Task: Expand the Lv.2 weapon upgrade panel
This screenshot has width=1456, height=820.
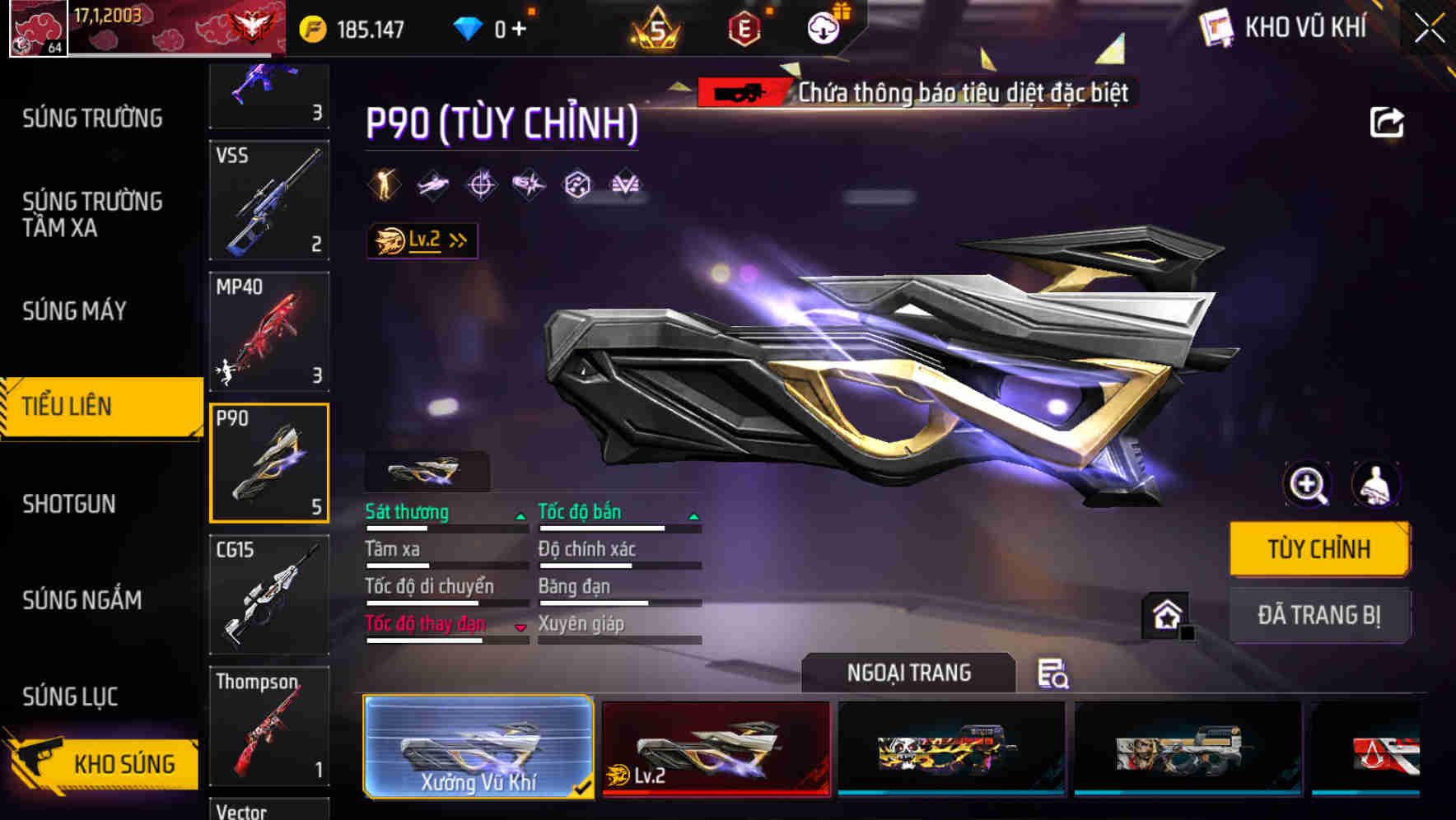Action: pos(422,240)
